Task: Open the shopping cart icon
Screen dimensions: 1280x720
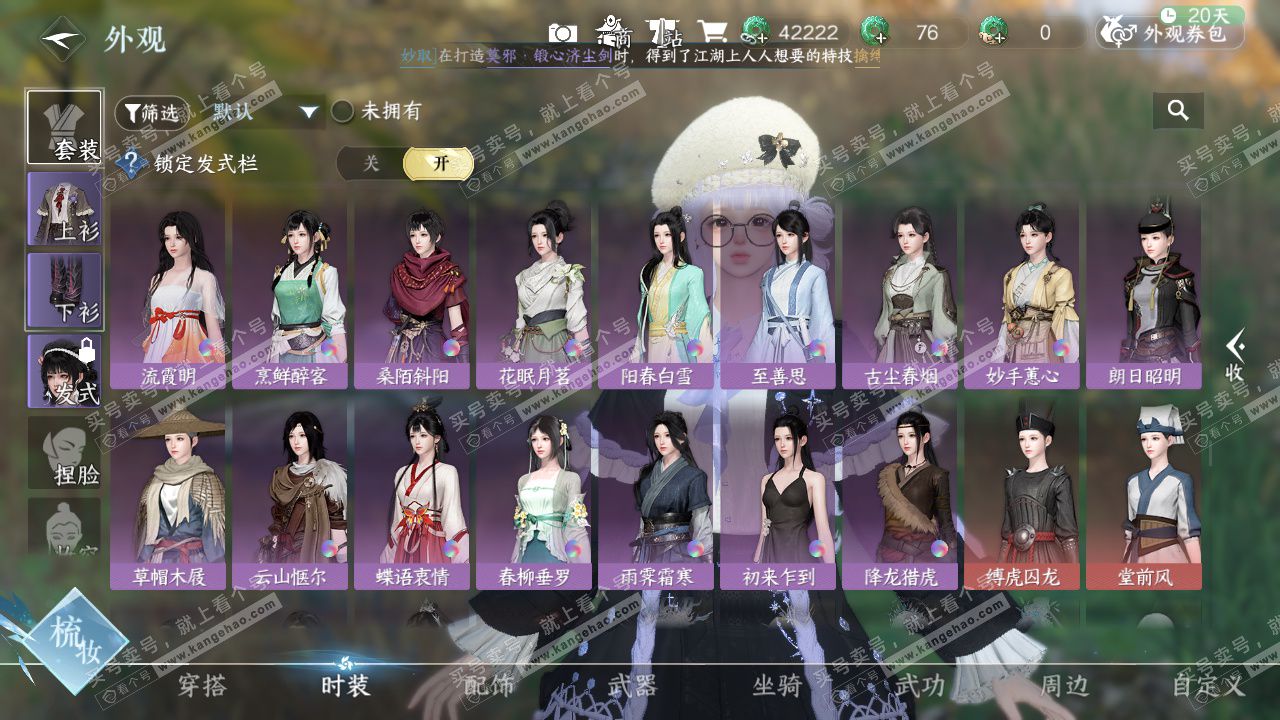Action: point(712,33)
